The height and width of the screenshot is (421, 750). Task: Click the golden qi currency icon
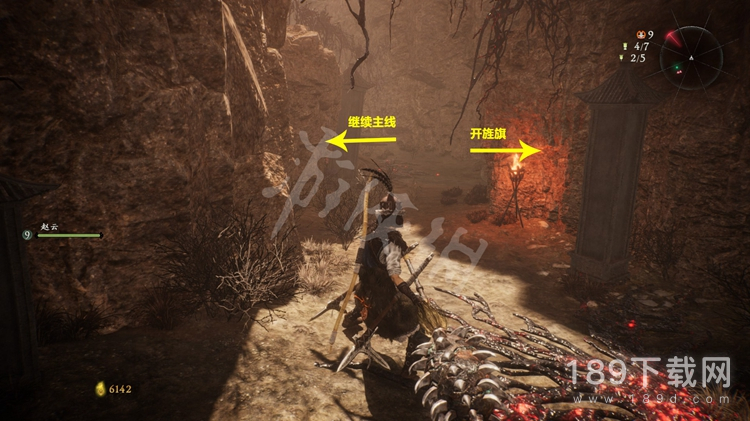tap(99, 388)
